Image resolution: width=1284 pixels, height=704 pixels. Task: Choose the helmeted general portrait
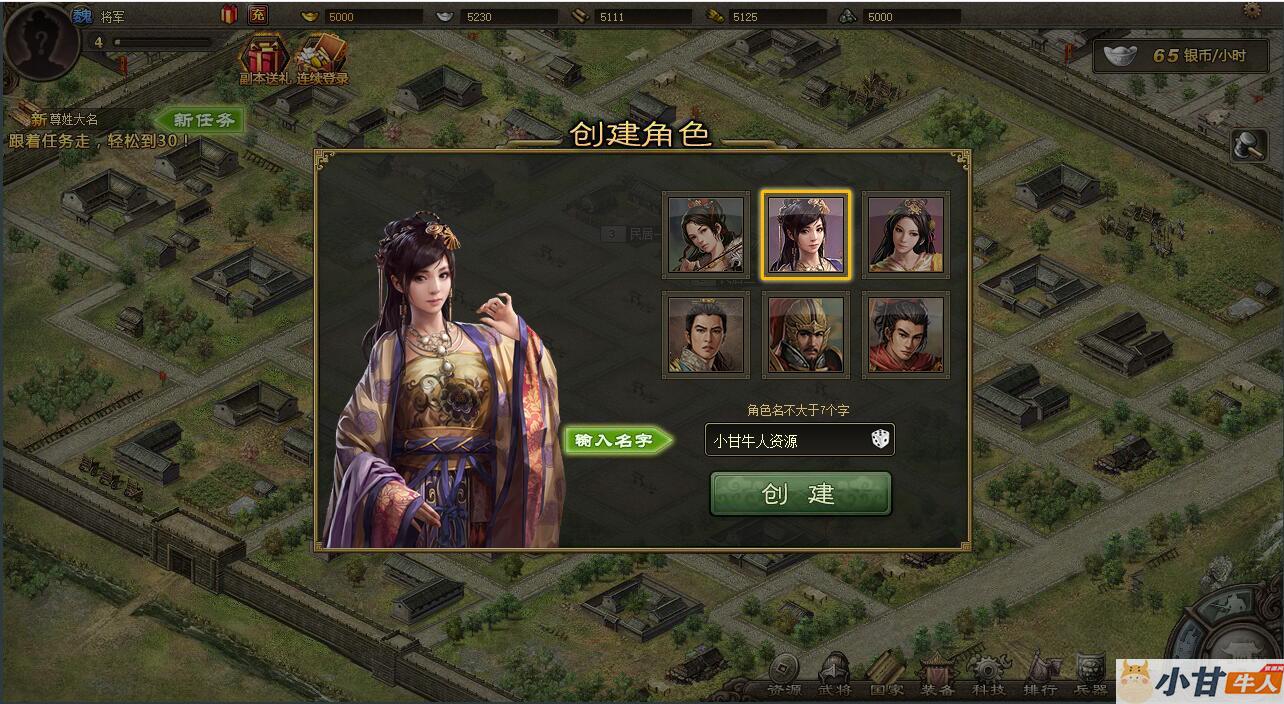pyautogui.click(x=806, y=334)
